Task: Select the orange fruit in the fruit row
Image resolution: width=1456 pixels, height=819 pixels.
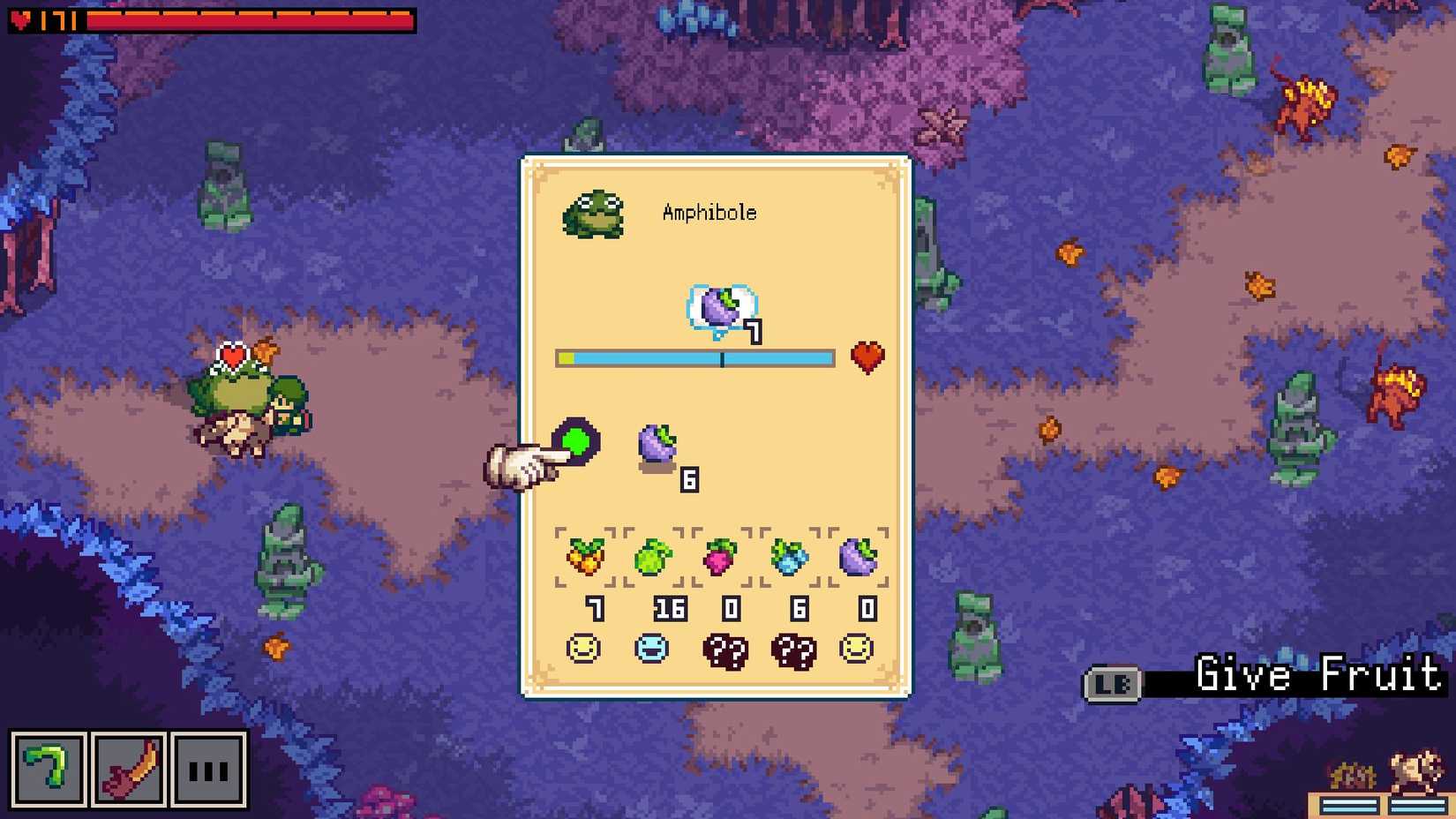Action: point(586,556)
